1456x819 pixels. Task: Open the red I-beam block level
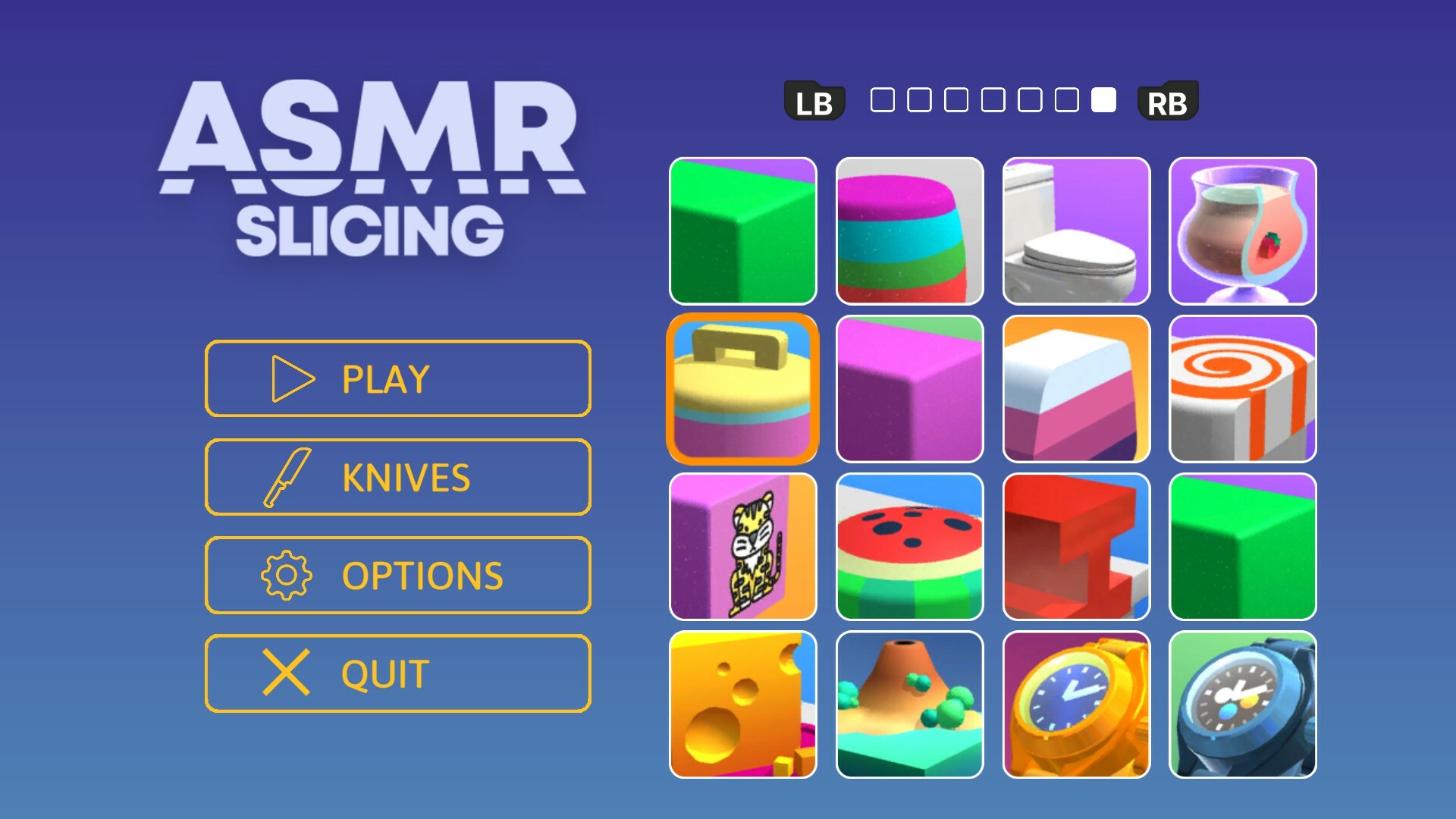pyautogui.click(x=1075, y=546)
